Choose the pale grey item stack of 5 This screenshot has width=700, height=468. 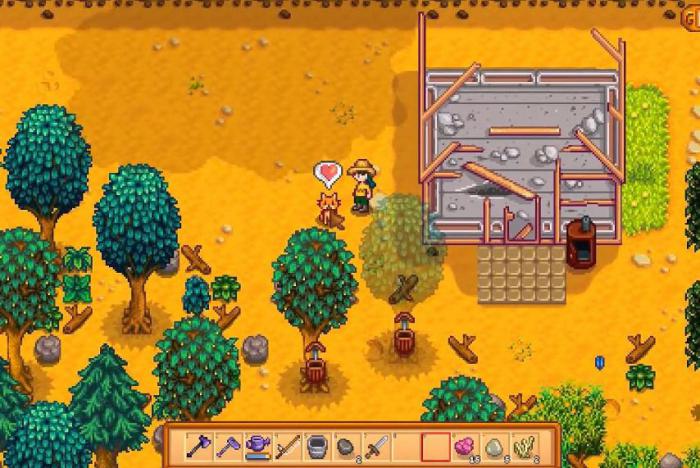pyautogui.click(x=493, y=445)
